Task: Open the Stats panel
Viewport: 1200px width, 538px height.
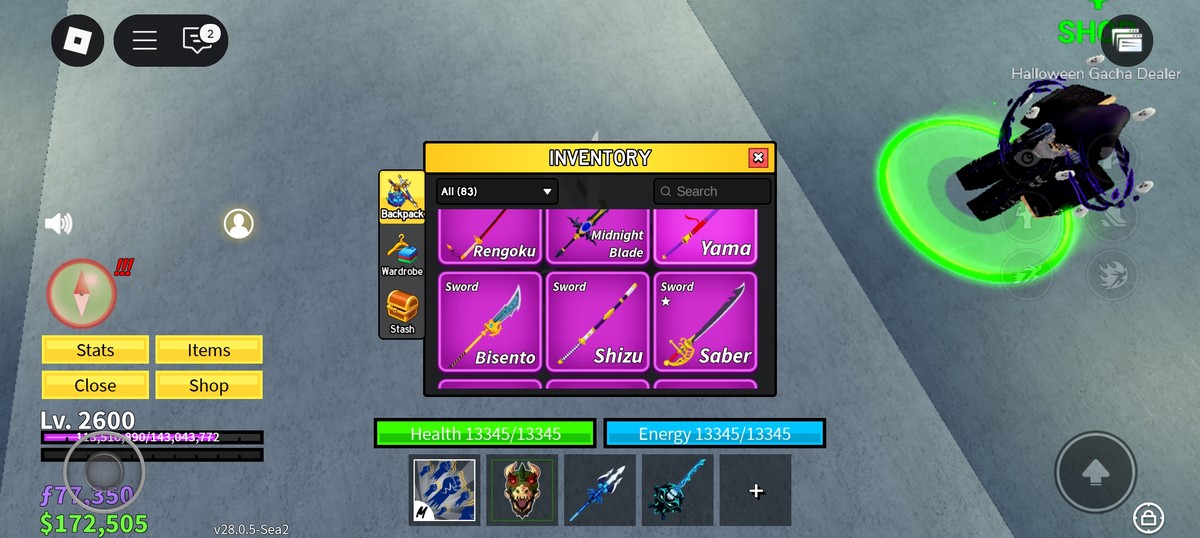Action: pyautogui.click(x=95, y=350)
